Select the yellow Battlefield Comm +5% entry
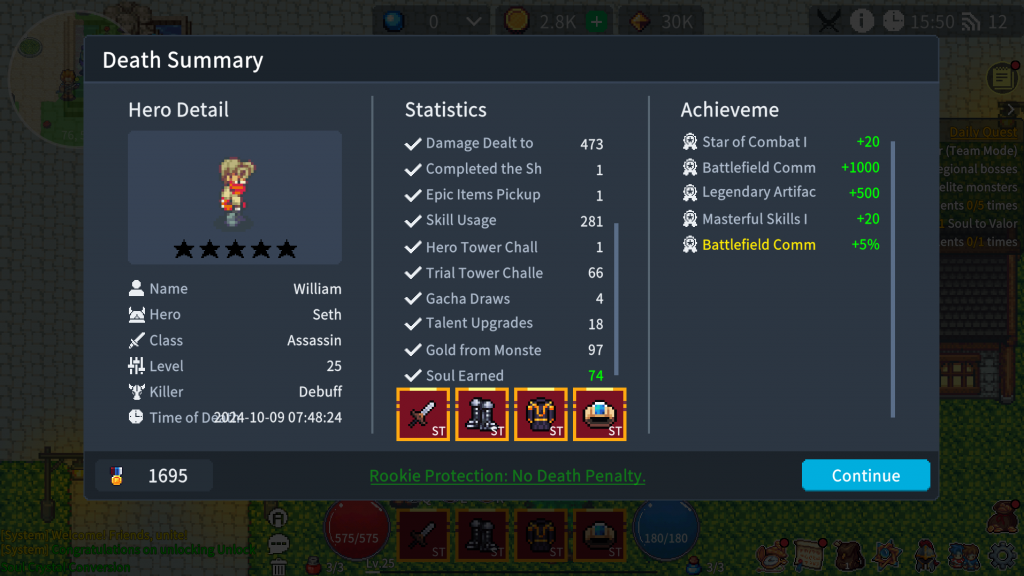 758,245
